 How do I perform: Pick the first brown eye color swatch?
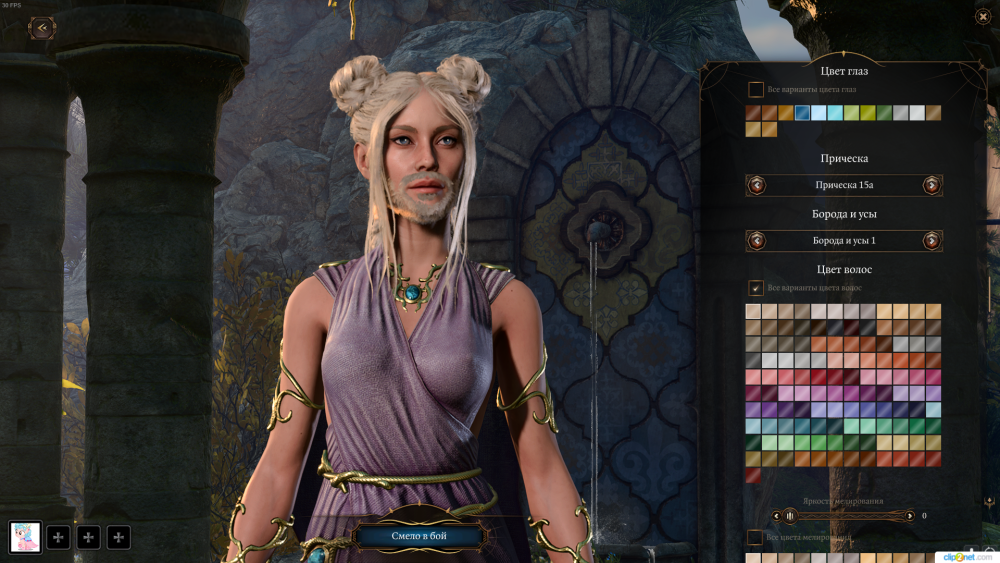tap(753, 113)
